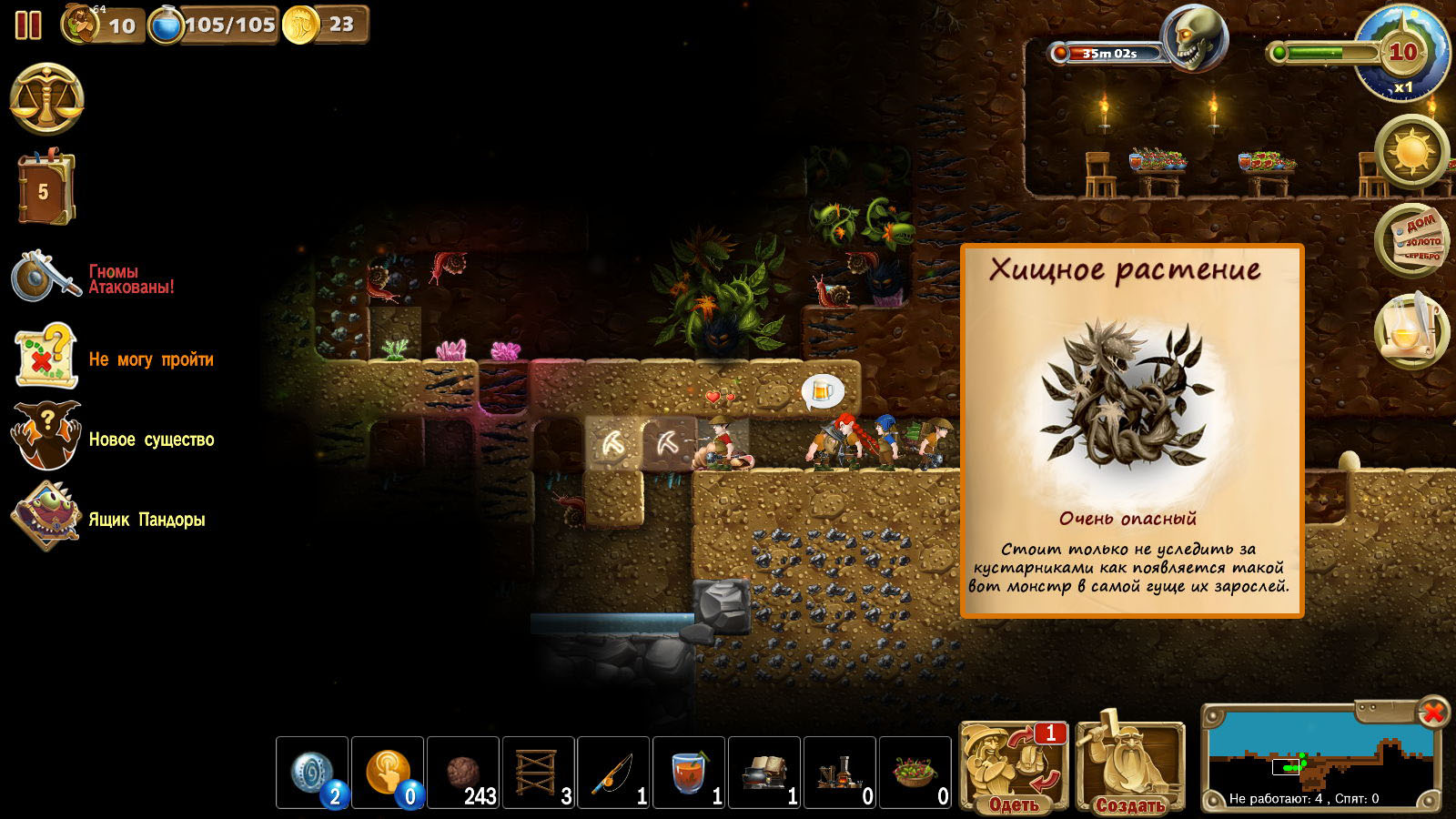Select the scaffolding slot
Screen dimensions: 1456x819
point(538,773)
